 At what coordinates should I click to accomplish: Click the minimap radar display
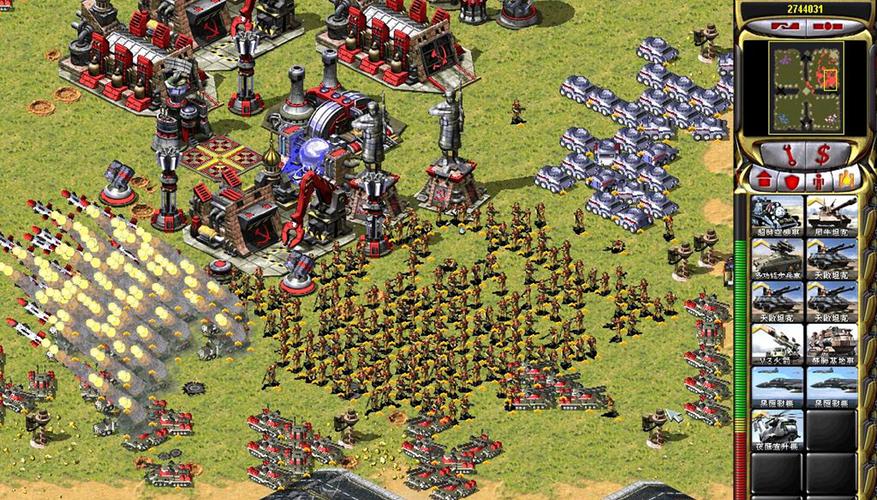[805, 86]
